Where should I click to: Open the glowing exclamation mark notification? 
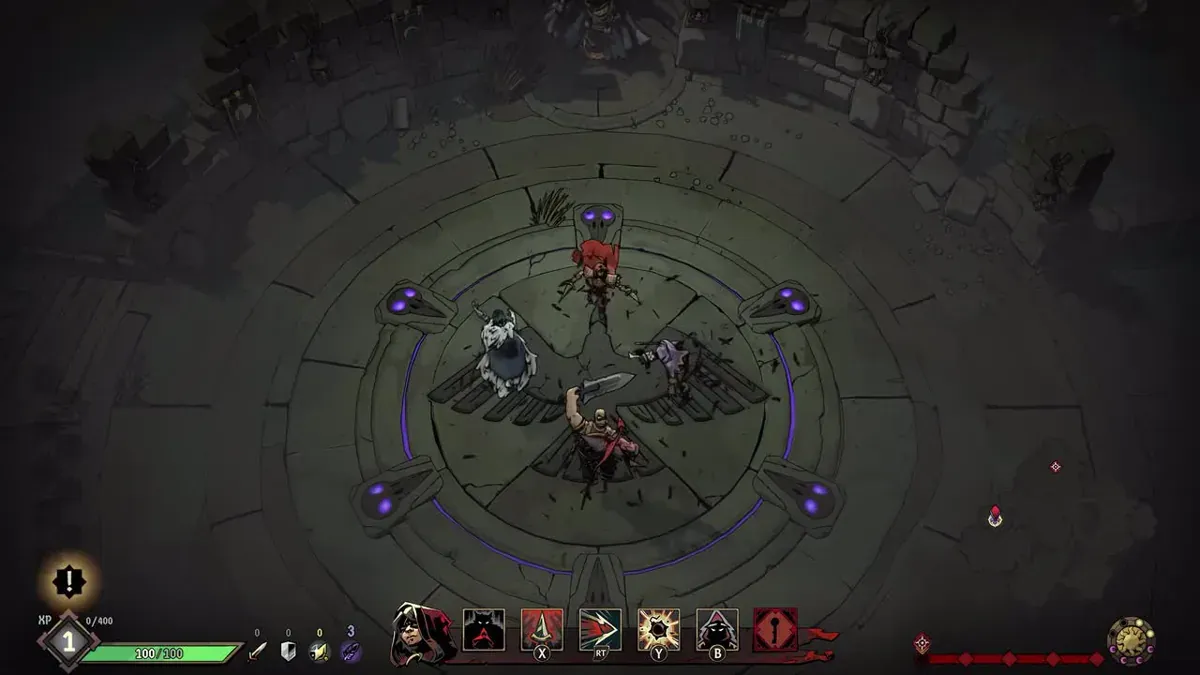[x=69, y=579]
